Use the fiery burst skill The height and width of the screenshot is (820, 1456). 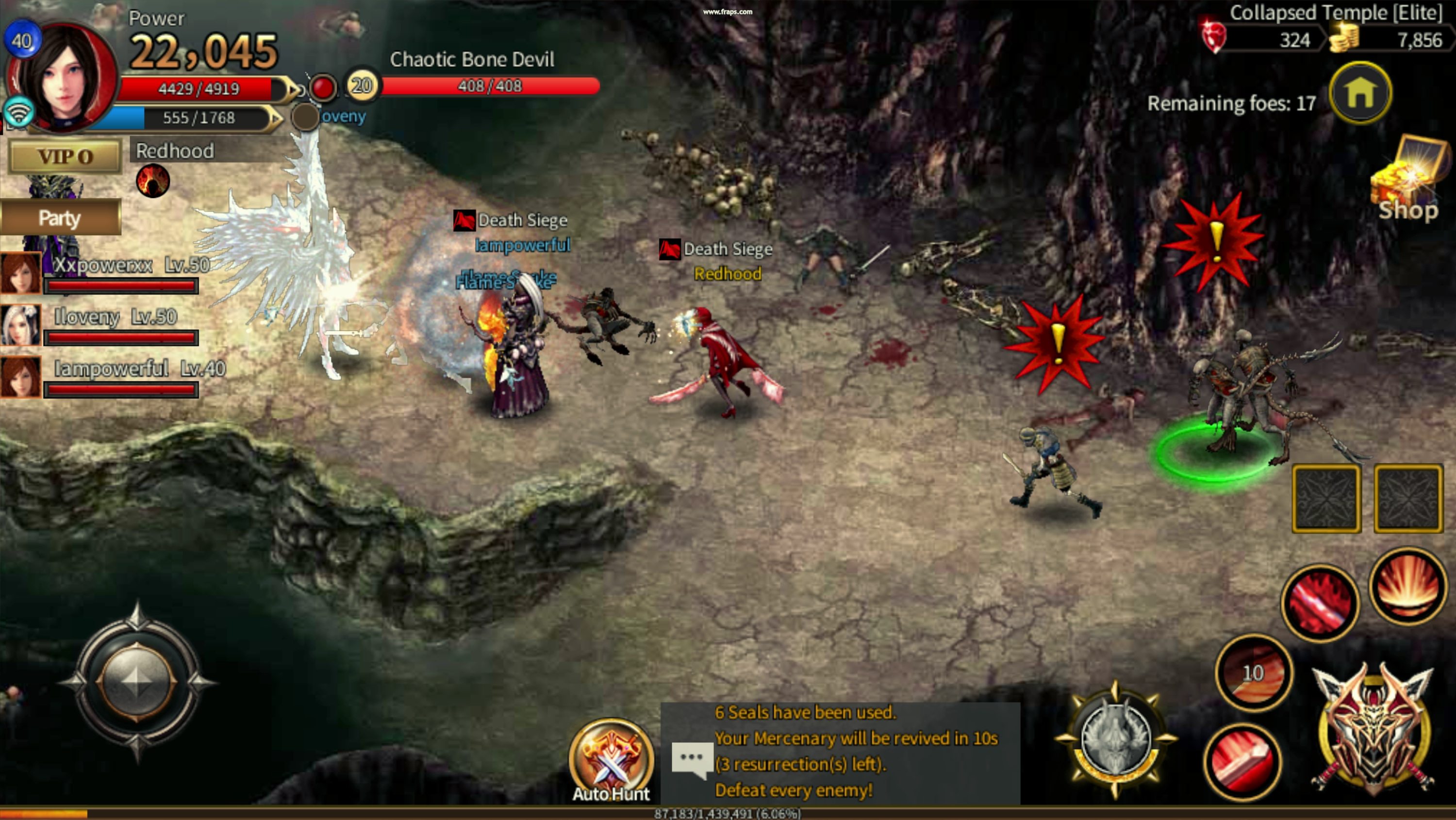click(1407, 586)
